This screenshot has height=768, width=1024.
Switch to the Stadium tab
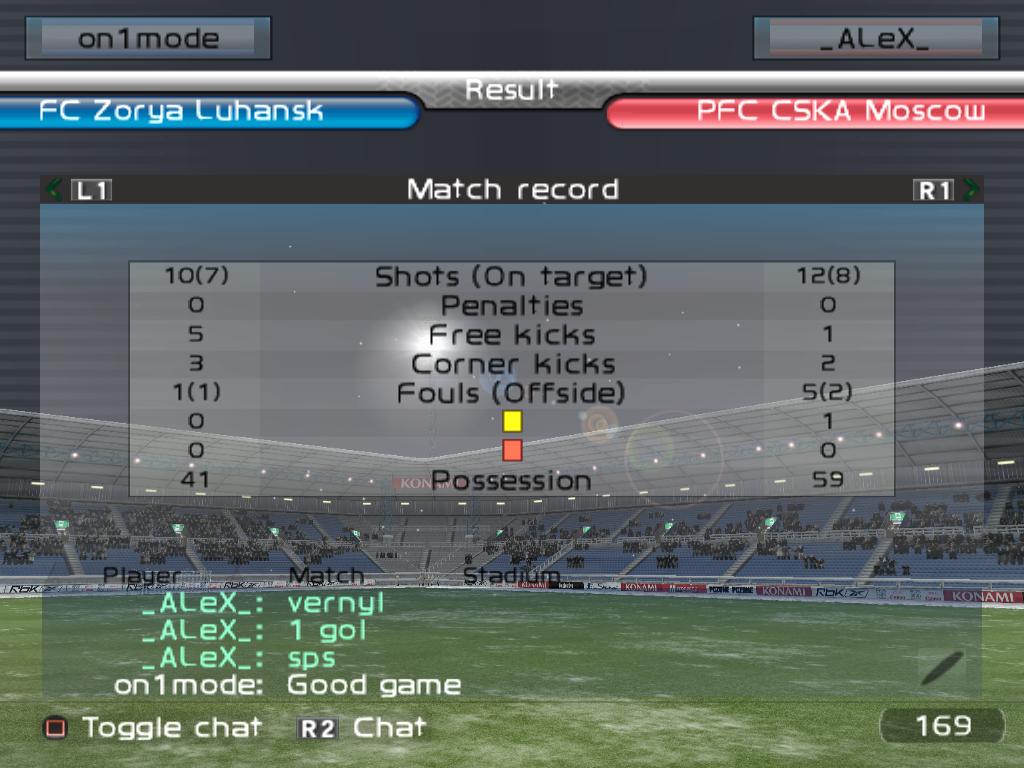[510, 575]
